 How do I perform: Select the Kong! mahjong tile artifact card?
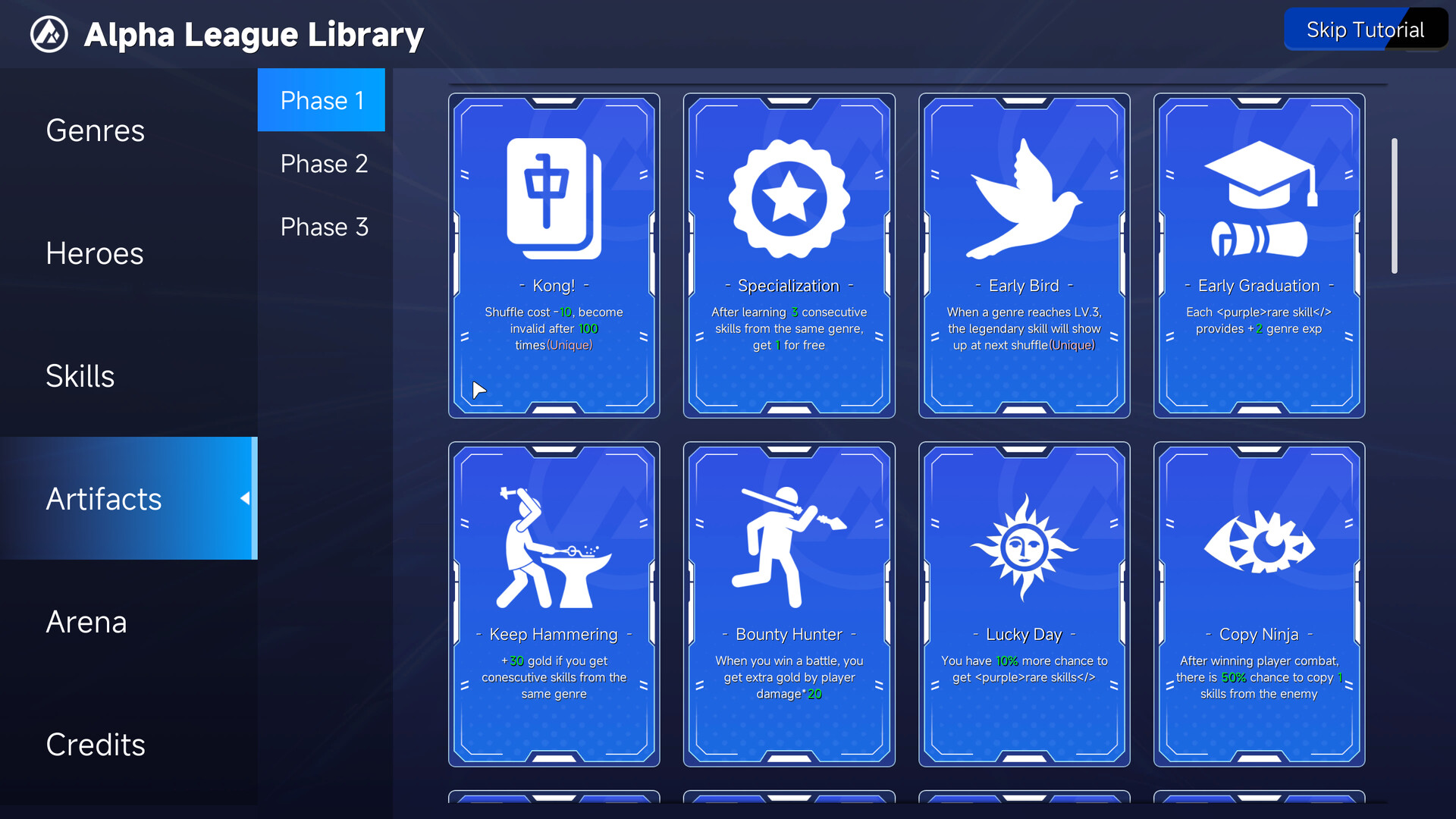coord(554,201)
